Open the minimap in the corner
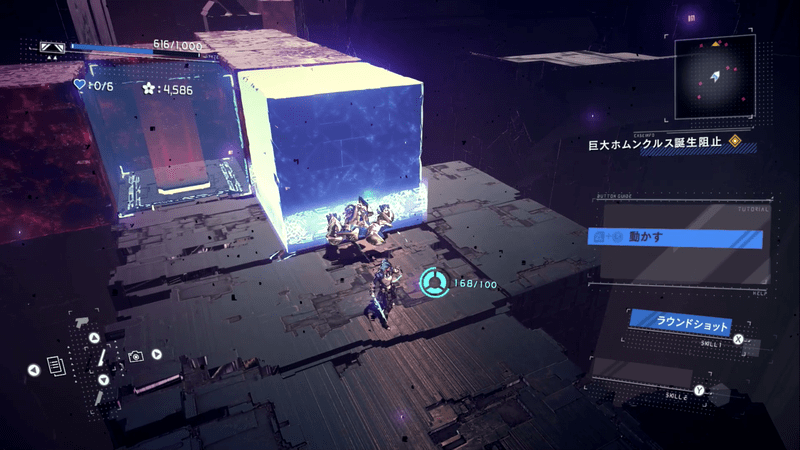 click(714, 77)
